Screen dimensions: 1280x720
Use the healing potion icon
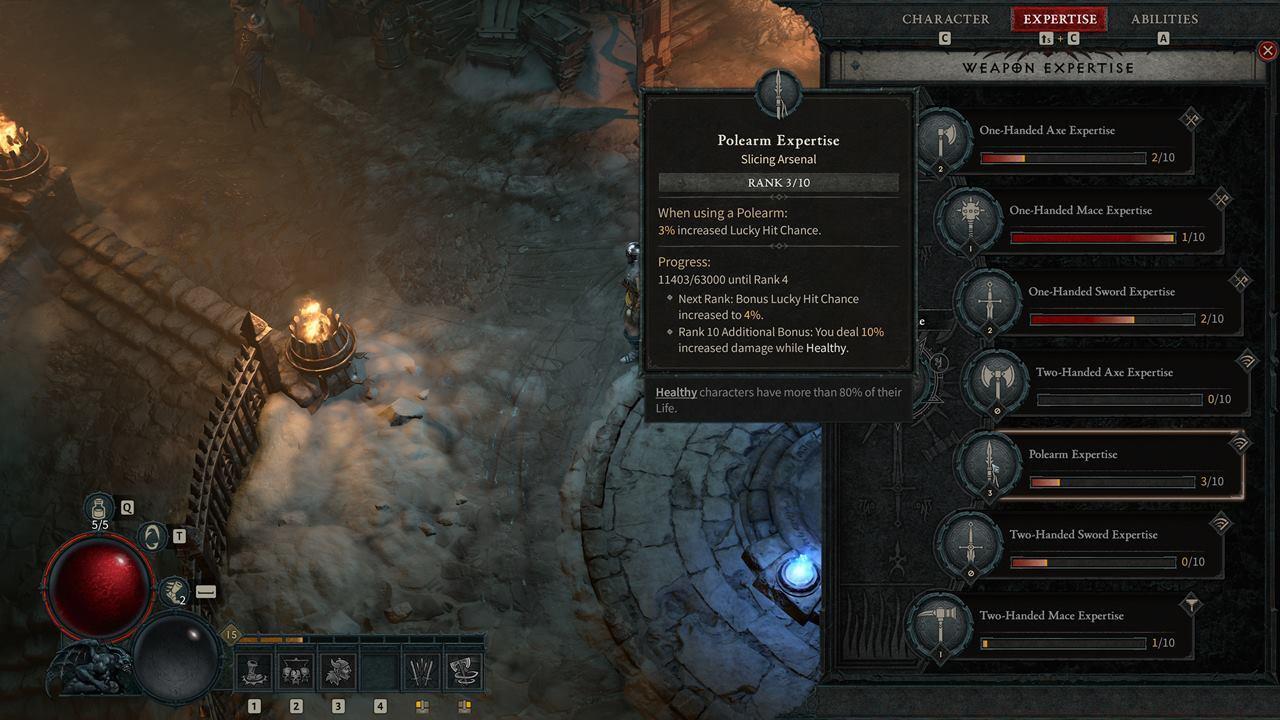tap(100, 506)
